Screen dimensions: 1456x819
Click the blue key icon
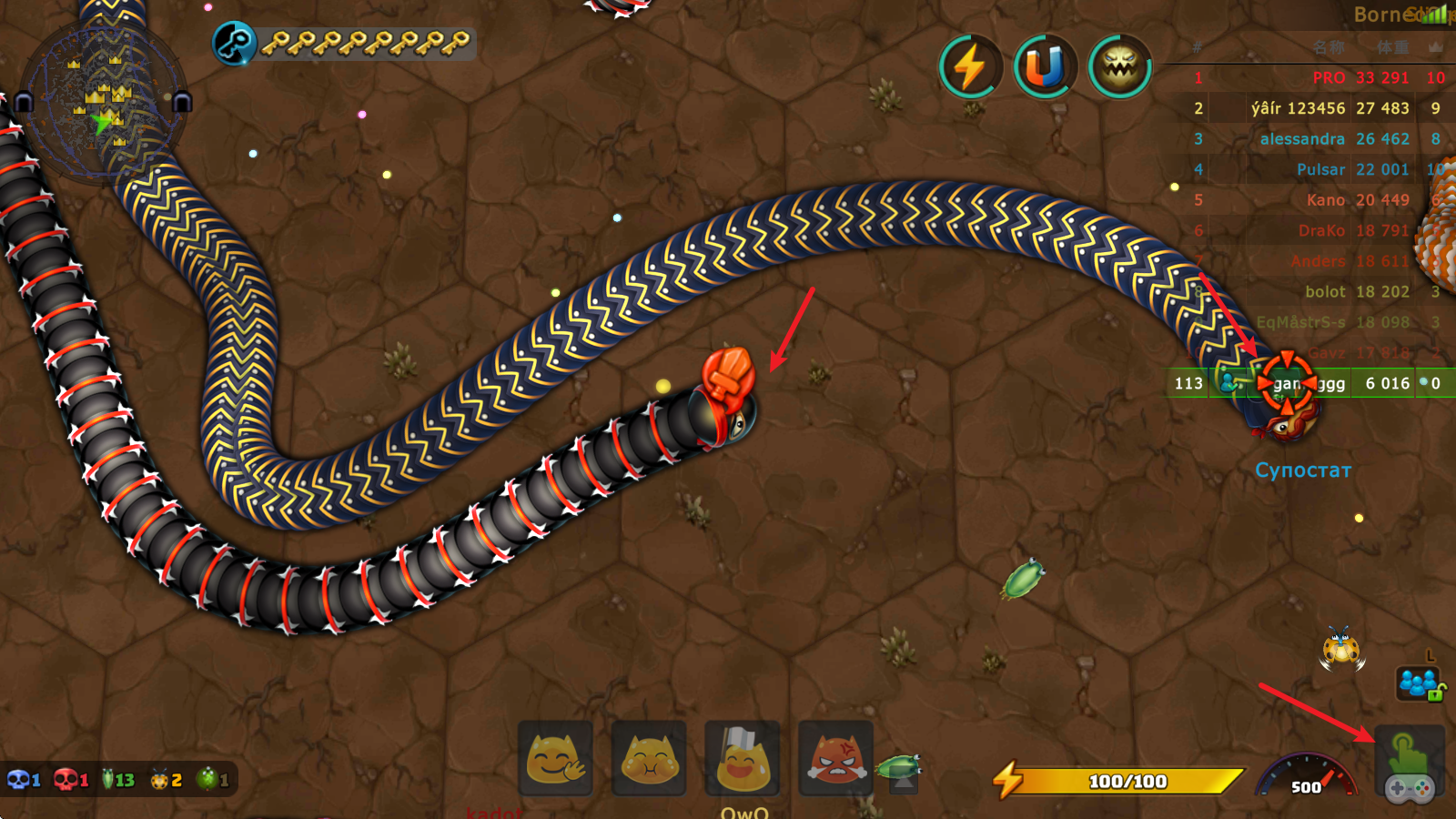[x=234, y=44]
